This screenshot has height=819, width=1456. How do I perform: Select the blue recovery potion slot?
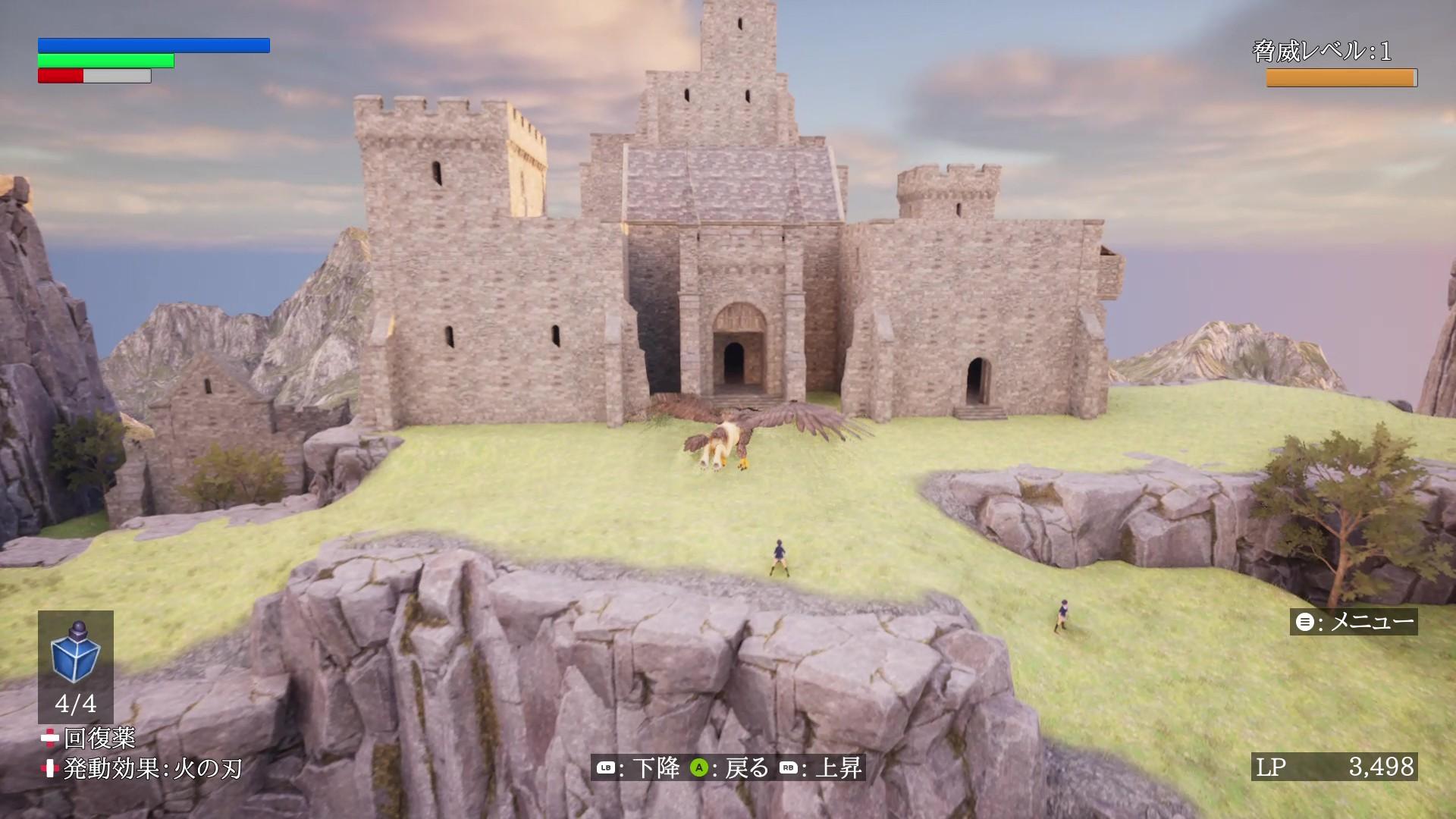[x=75, y=665]
